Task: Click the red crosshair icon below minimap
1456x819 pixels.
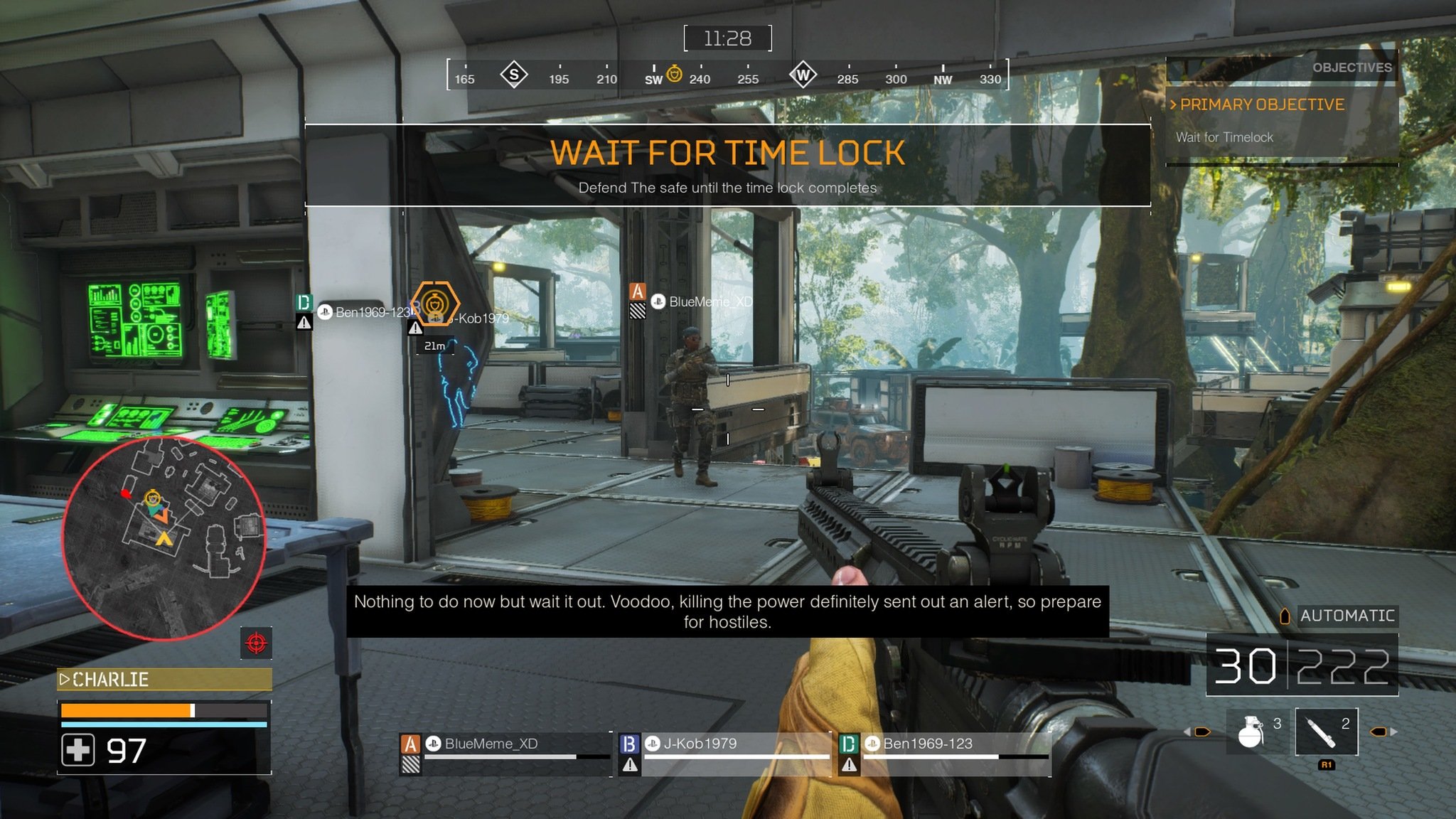Action: 256,643
